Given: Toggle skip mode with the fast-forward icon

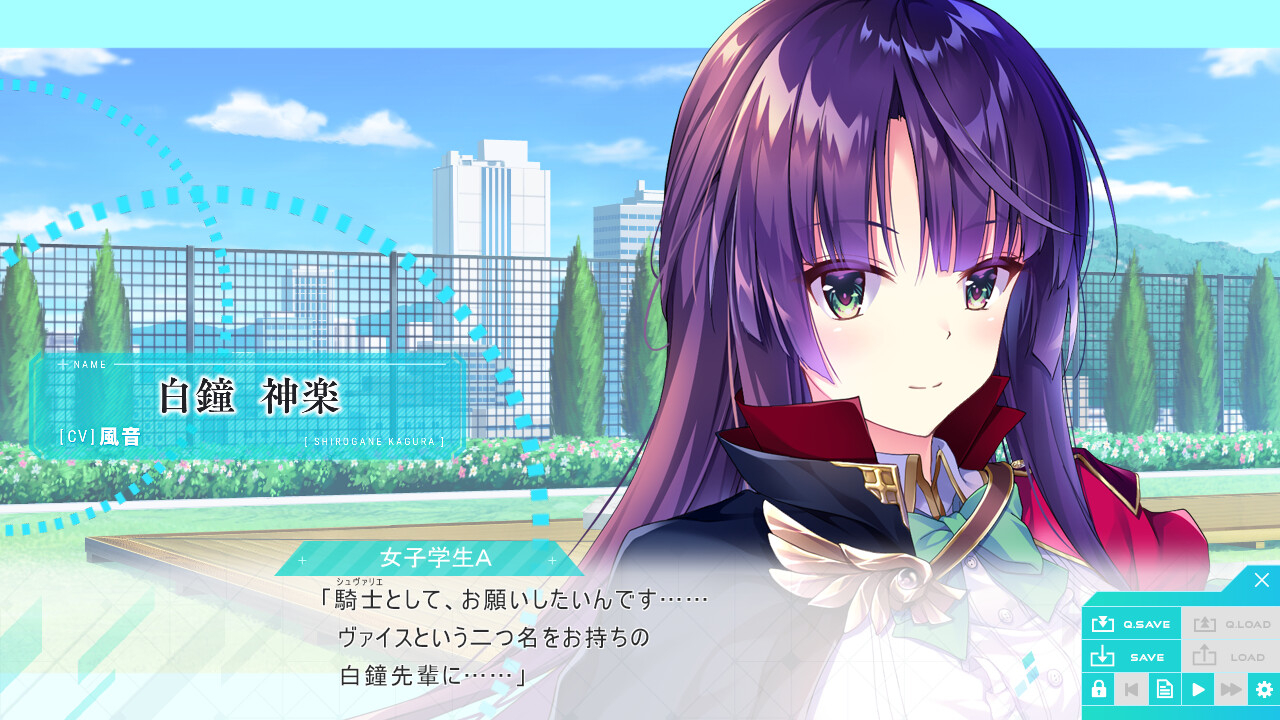Looking at the screenshot, I should point(1230,689).
